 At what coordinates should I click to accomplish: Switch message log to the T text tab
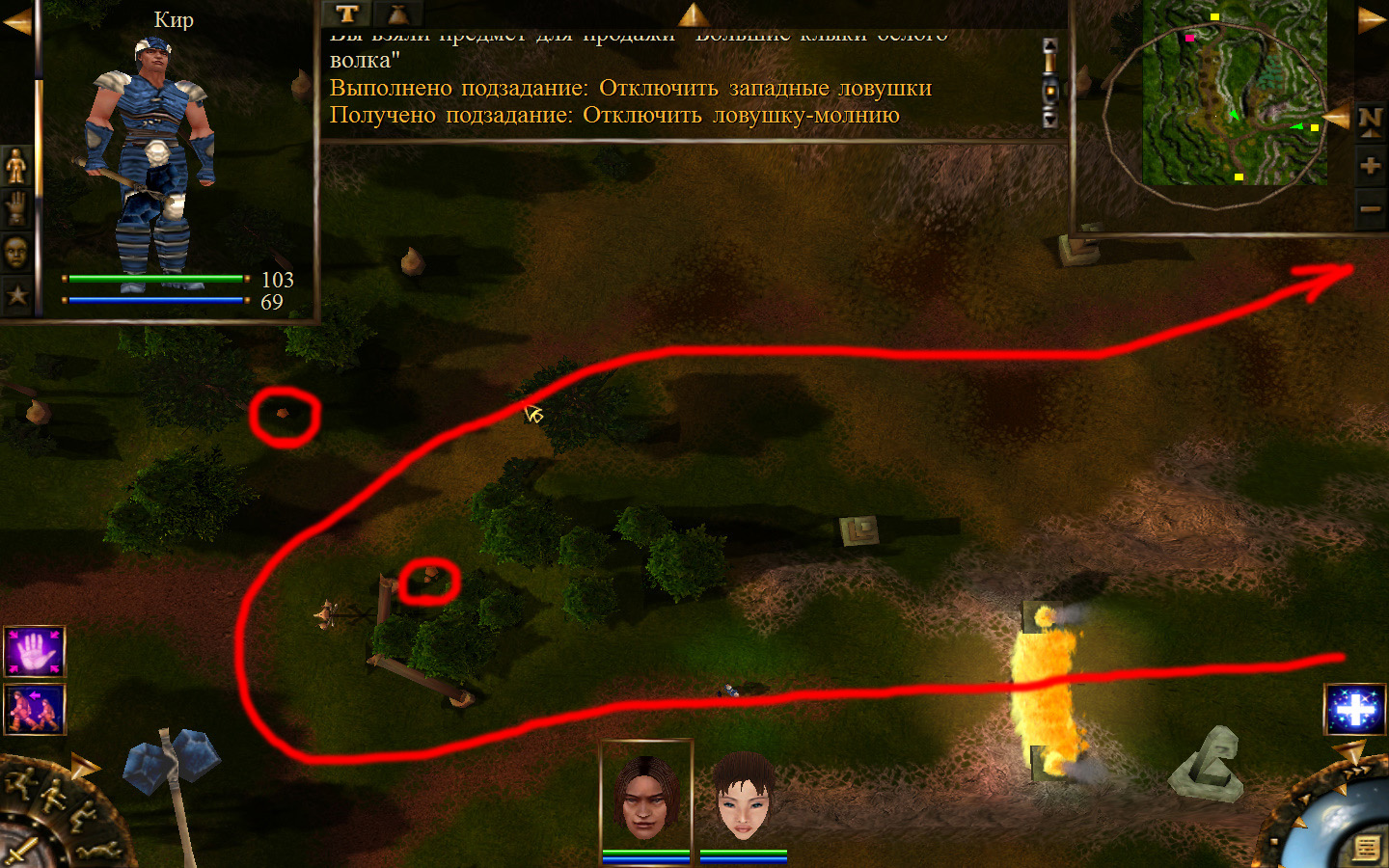coord(347,14)
